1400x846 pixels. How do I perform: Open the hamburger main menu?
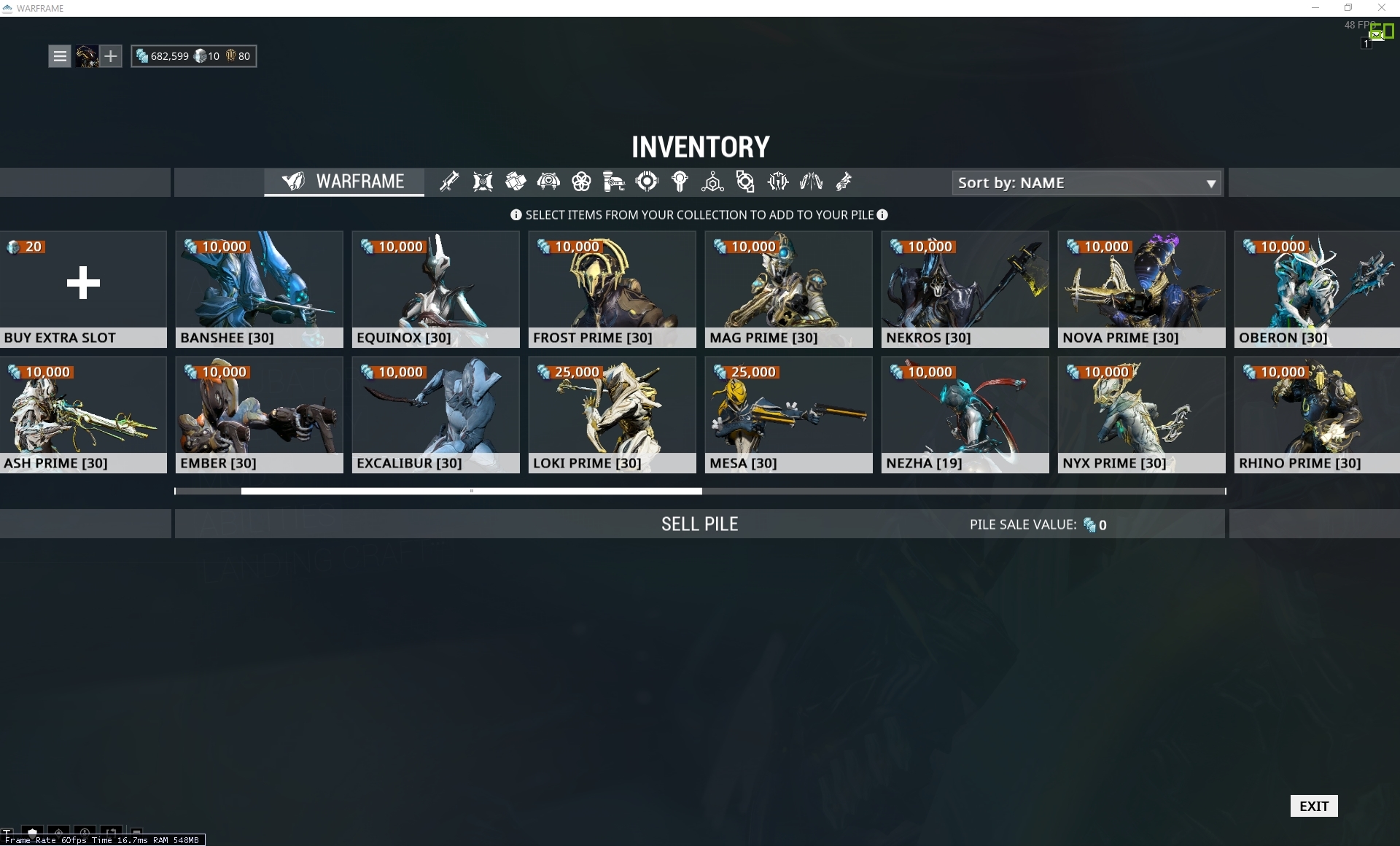coord(60,56)
